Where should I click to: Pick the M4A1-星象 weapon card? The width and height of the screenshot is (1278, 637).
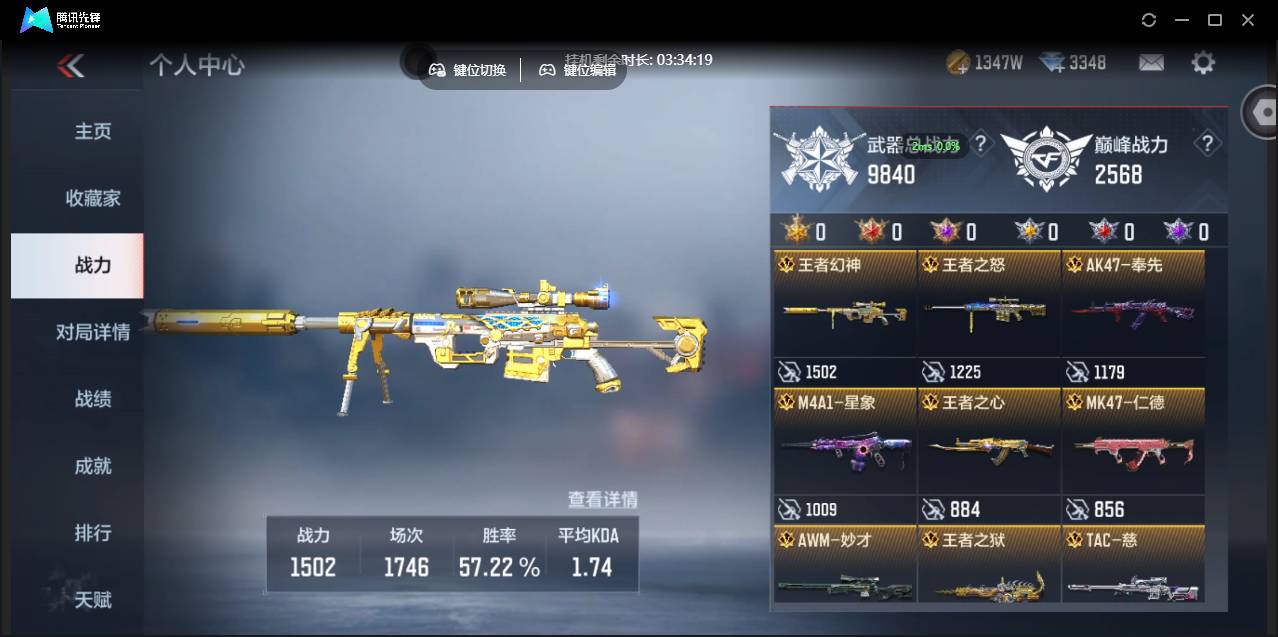pyautogui.click(x=845, y=449)
